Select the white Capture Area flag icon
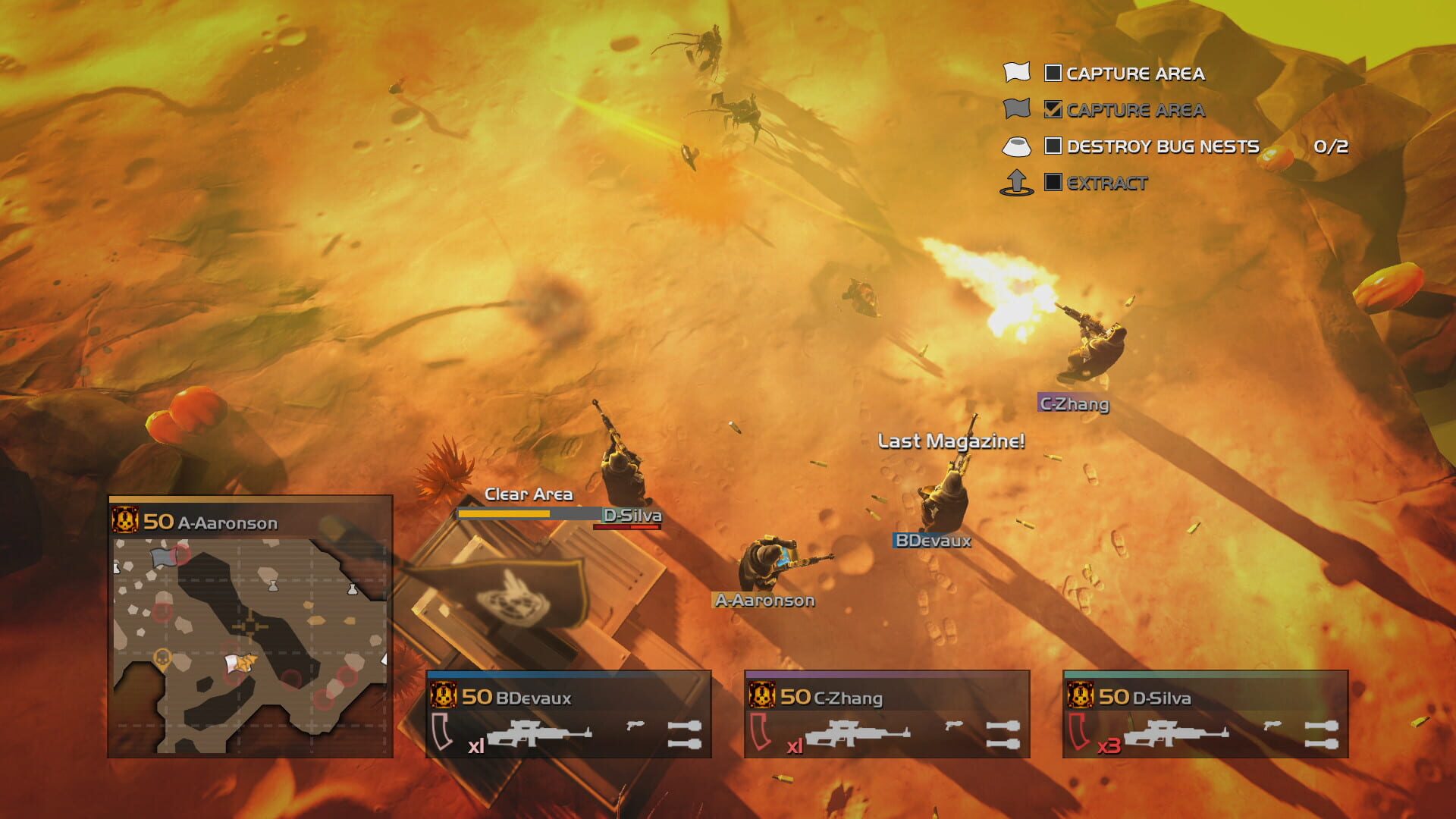 [1018, 73]
